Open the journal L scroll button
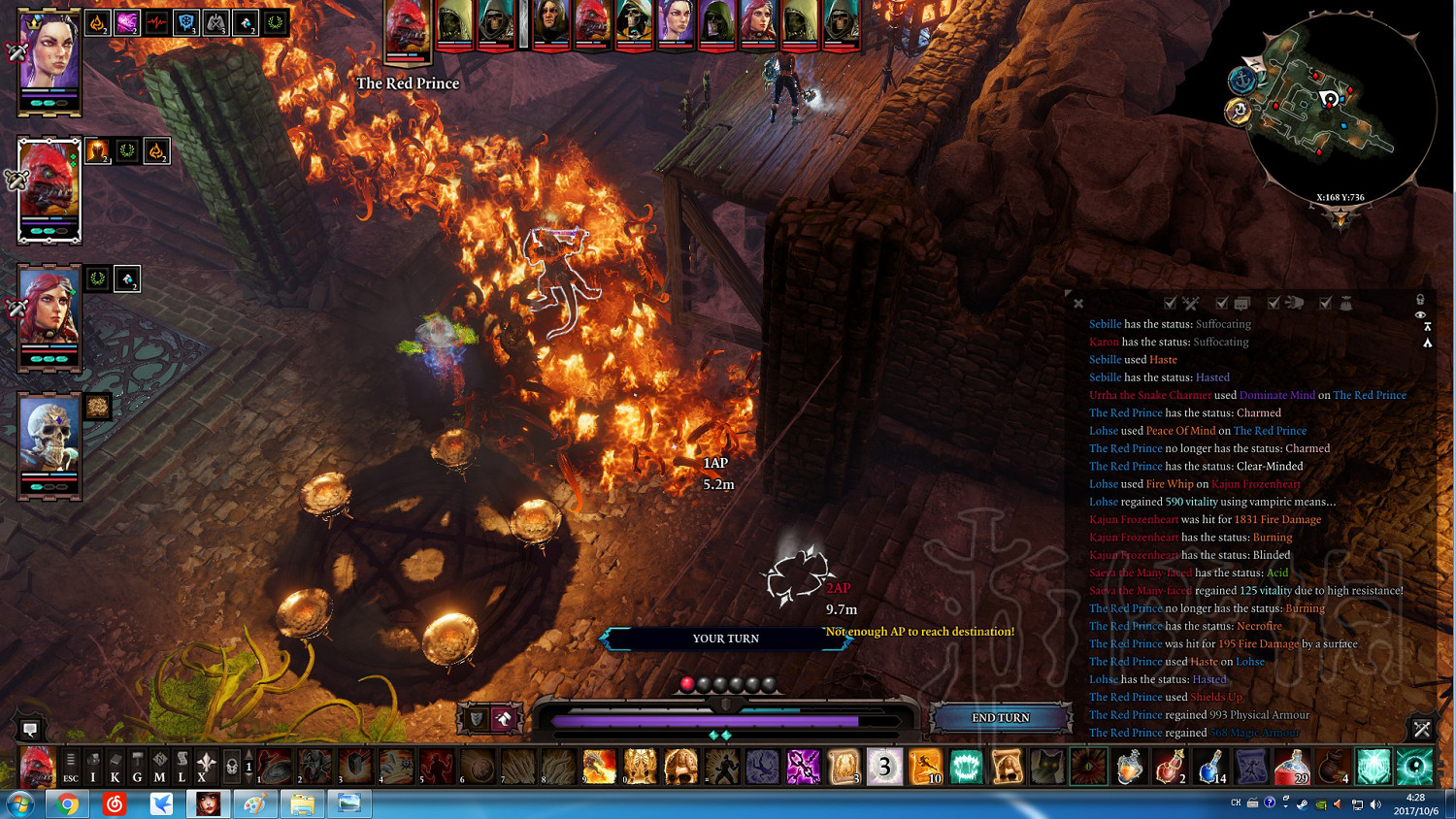Viewport: 1456px width, 819px height. (182, 767)
